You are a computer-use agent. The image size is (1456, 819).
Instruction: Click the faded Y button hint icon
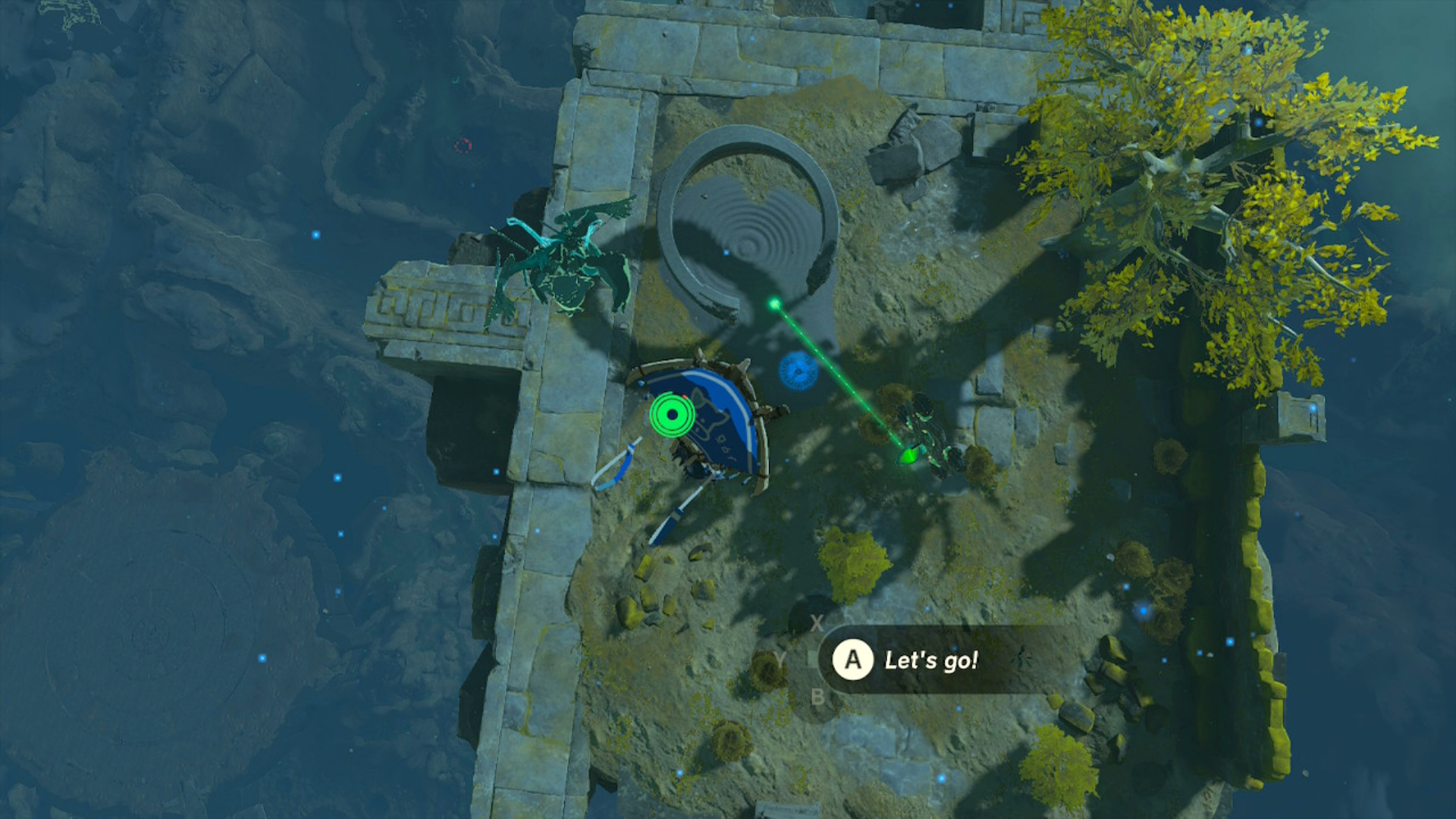point(780,658)
